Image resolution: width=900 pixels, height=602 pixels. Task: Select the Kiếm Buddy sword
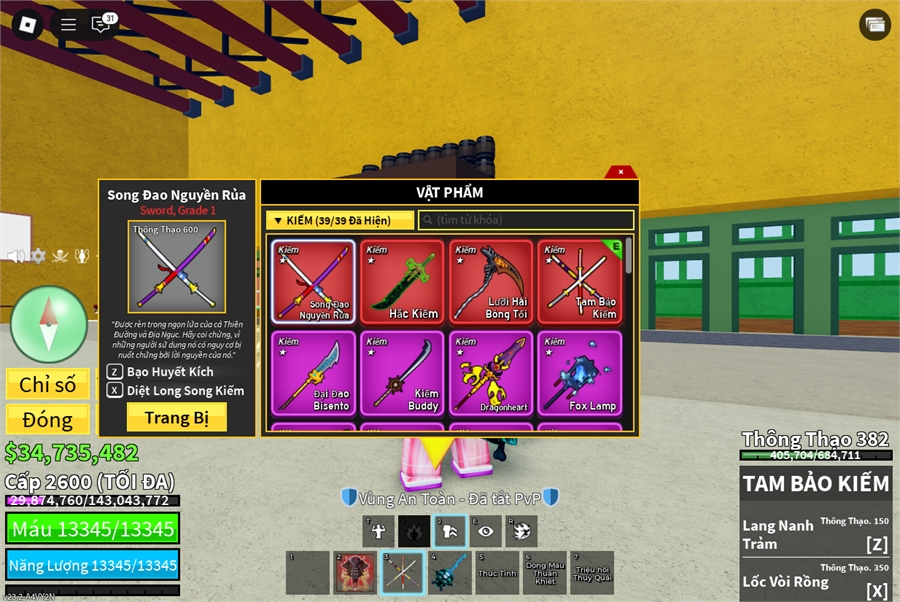[402, 373]
